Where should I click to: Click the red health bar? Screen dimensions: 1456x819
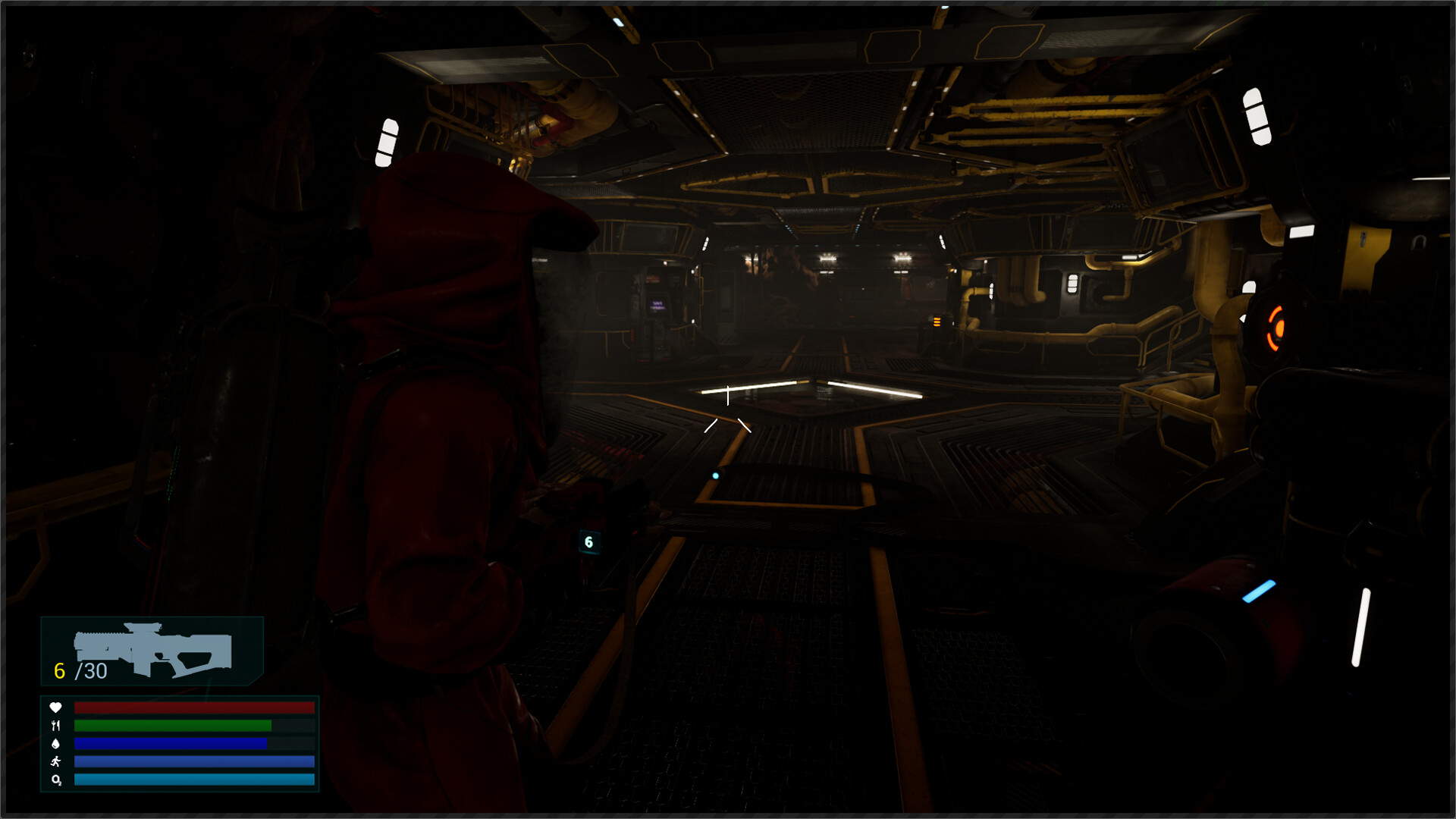point(193,707)
